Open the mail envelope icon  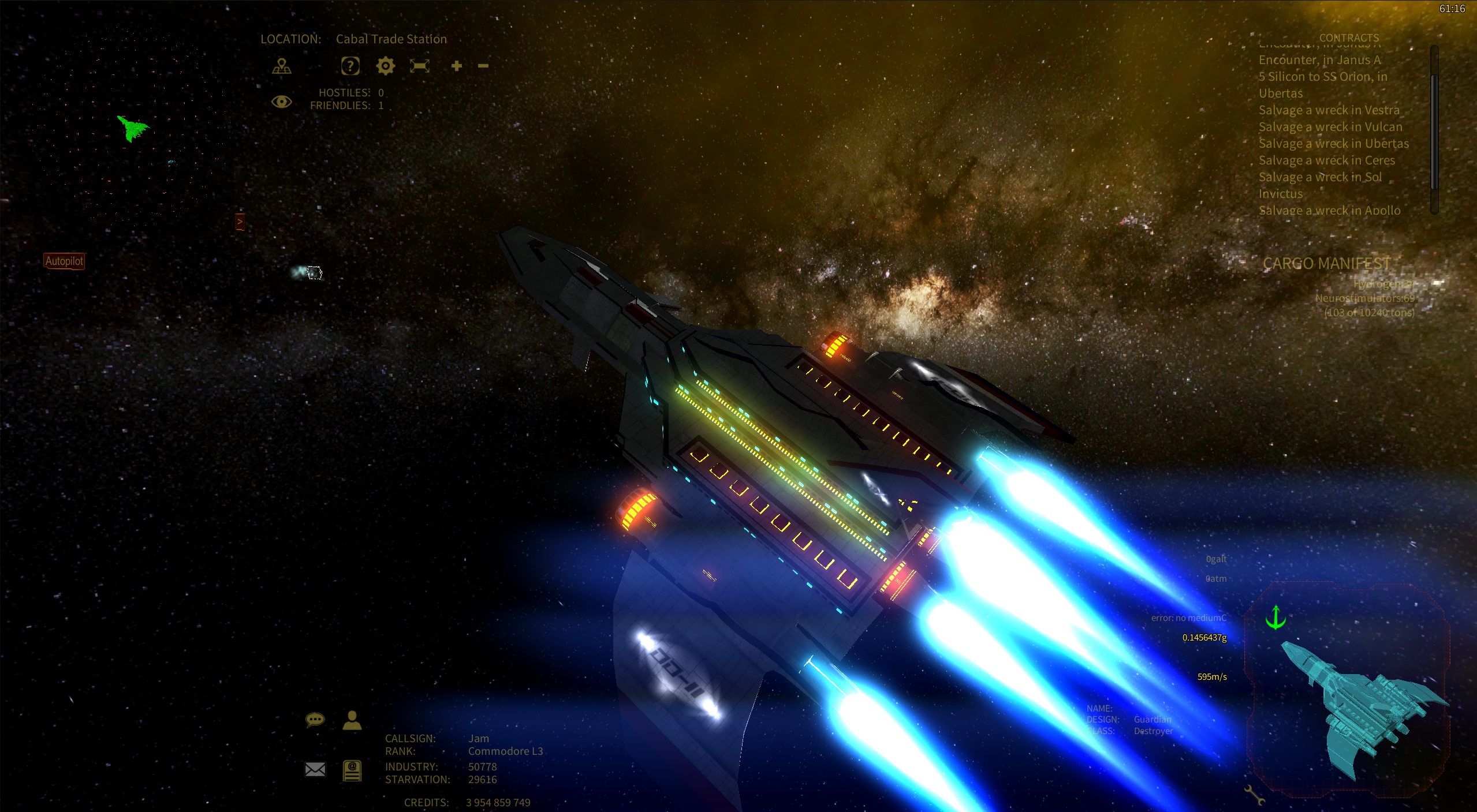315,769
